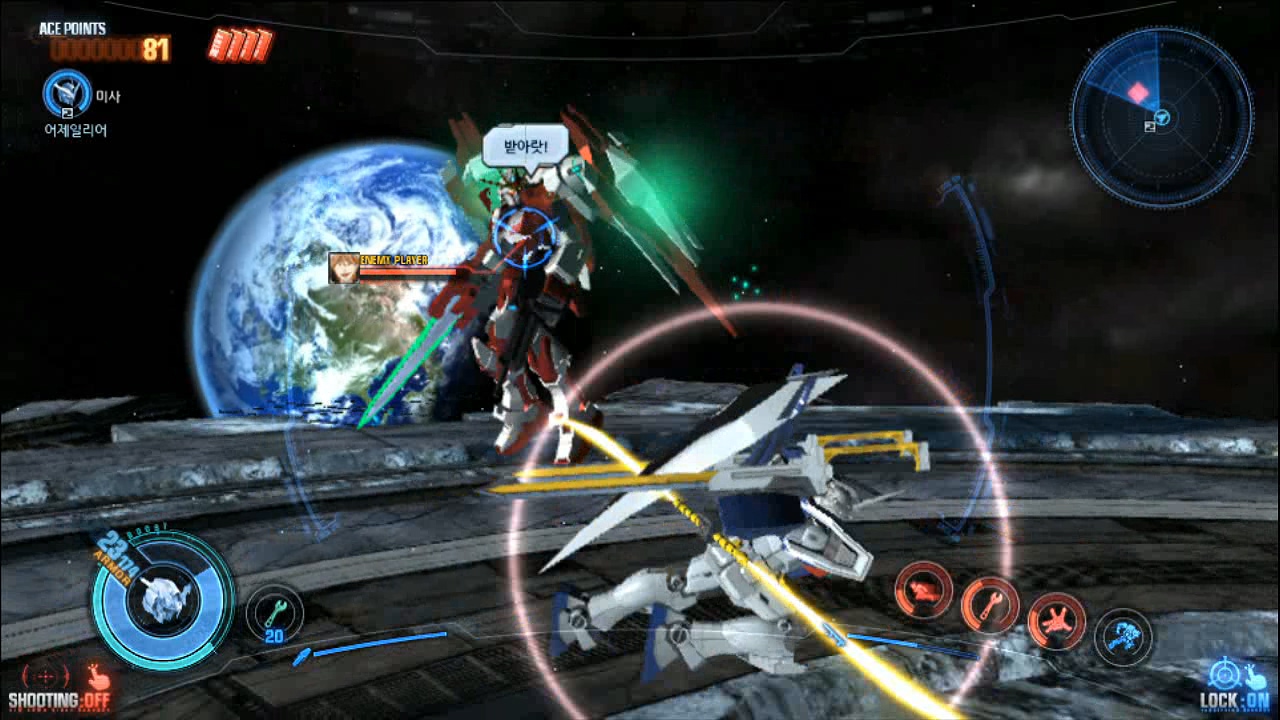Activate the blue mech skill icon

coord(1123,637)
